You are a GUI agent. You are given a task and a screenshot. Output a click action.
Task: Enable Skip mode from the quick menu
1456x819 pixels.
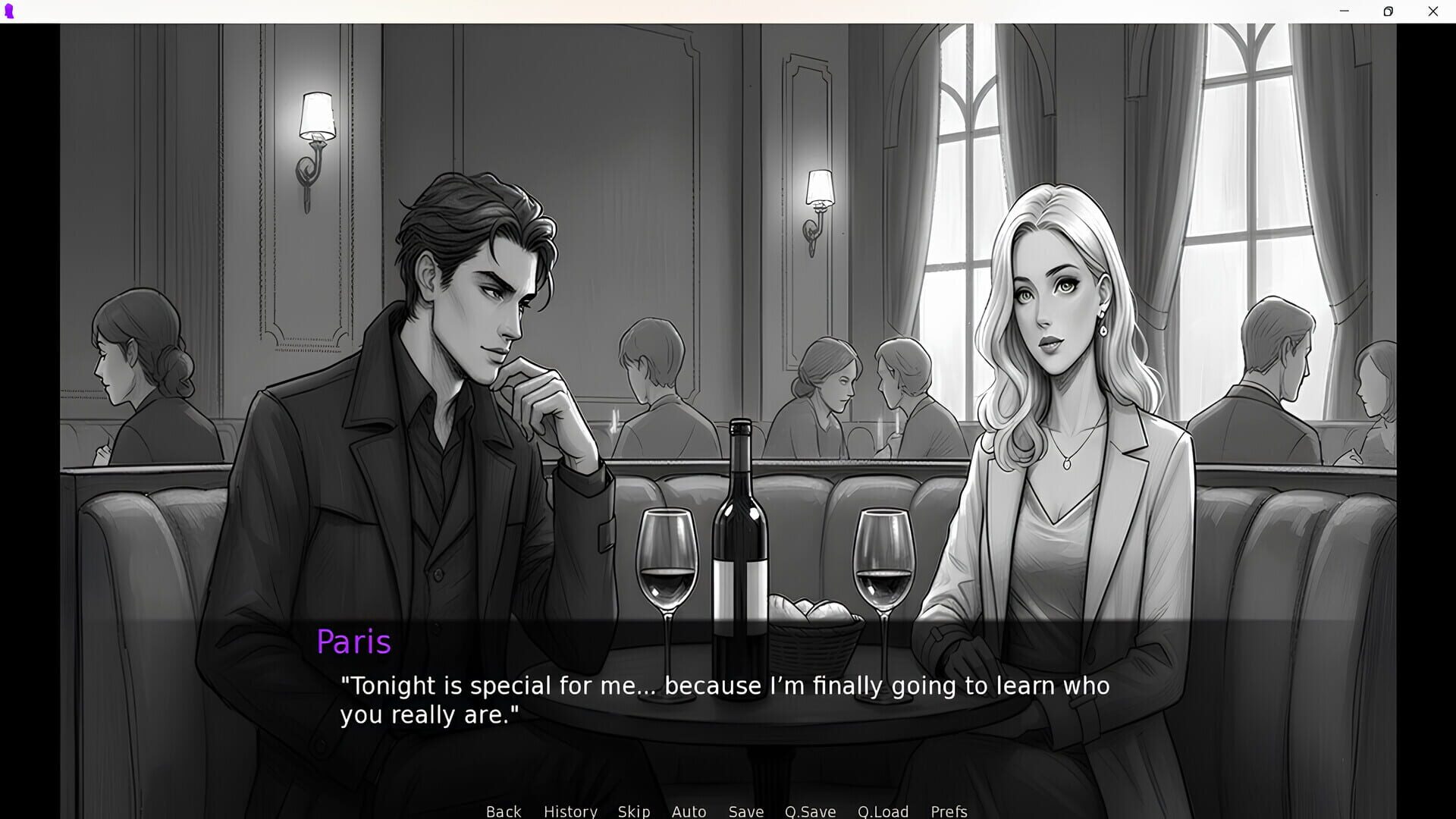[x=634, y=811]
